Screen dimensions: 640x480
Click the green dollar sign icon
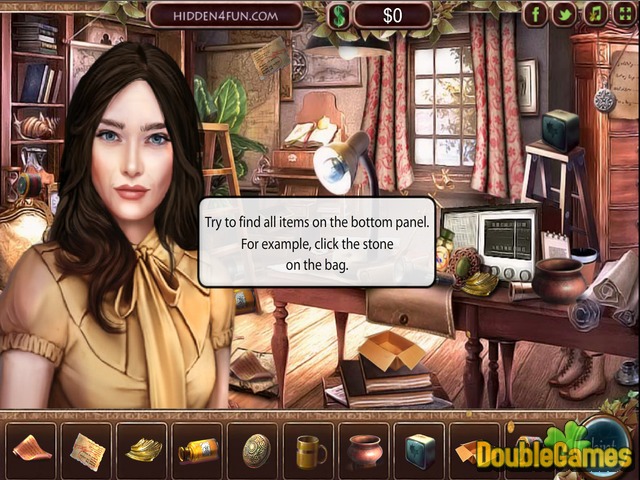coord(340,15)
